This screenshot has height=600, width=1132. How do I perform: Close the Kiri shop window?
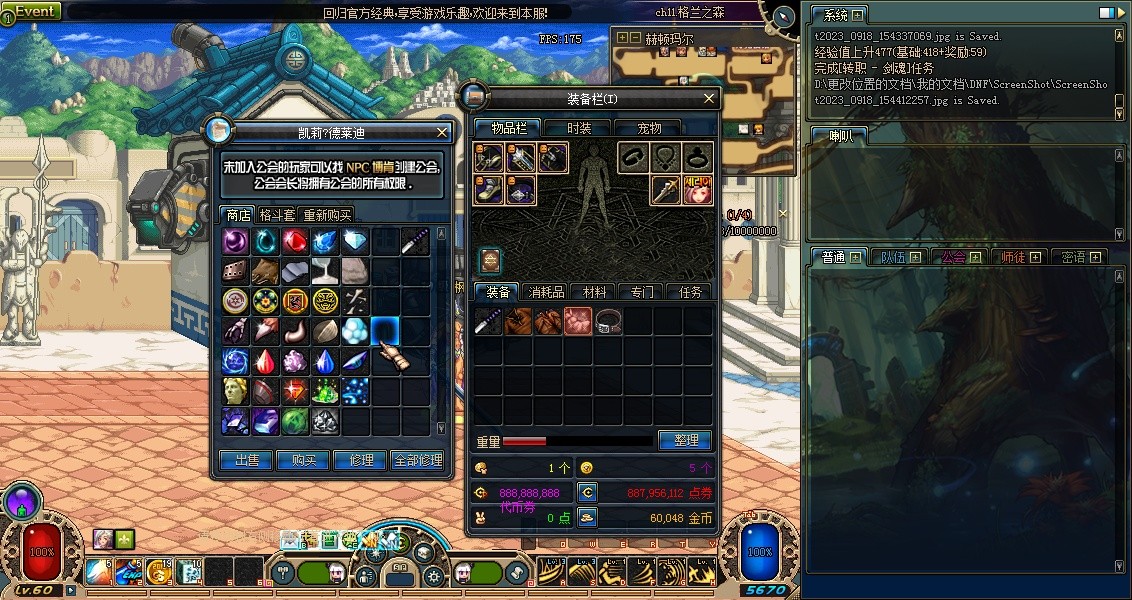pos(442,132)
